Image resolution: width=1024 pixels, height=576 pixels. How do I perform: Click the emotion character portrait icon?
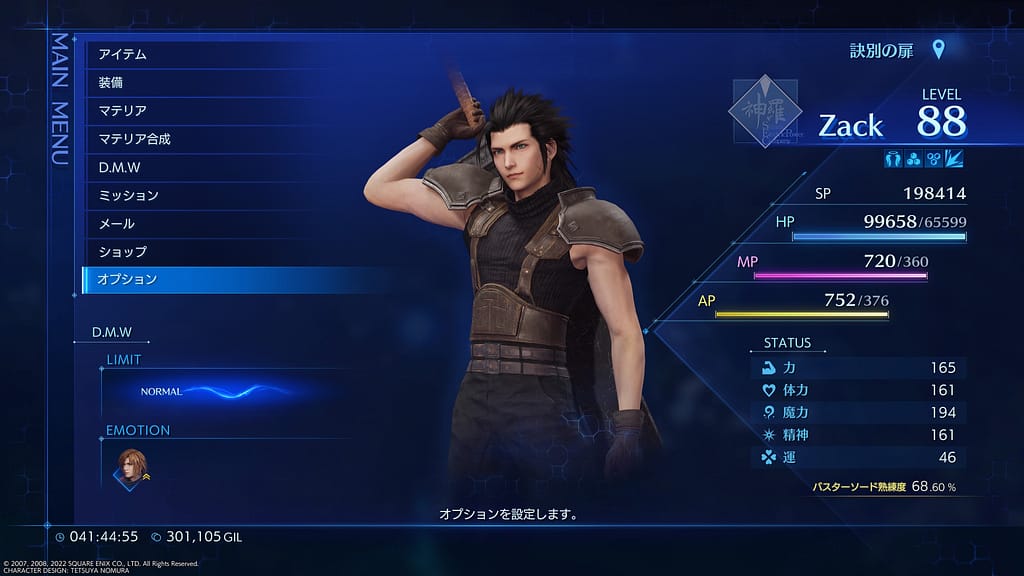[131, 464]
